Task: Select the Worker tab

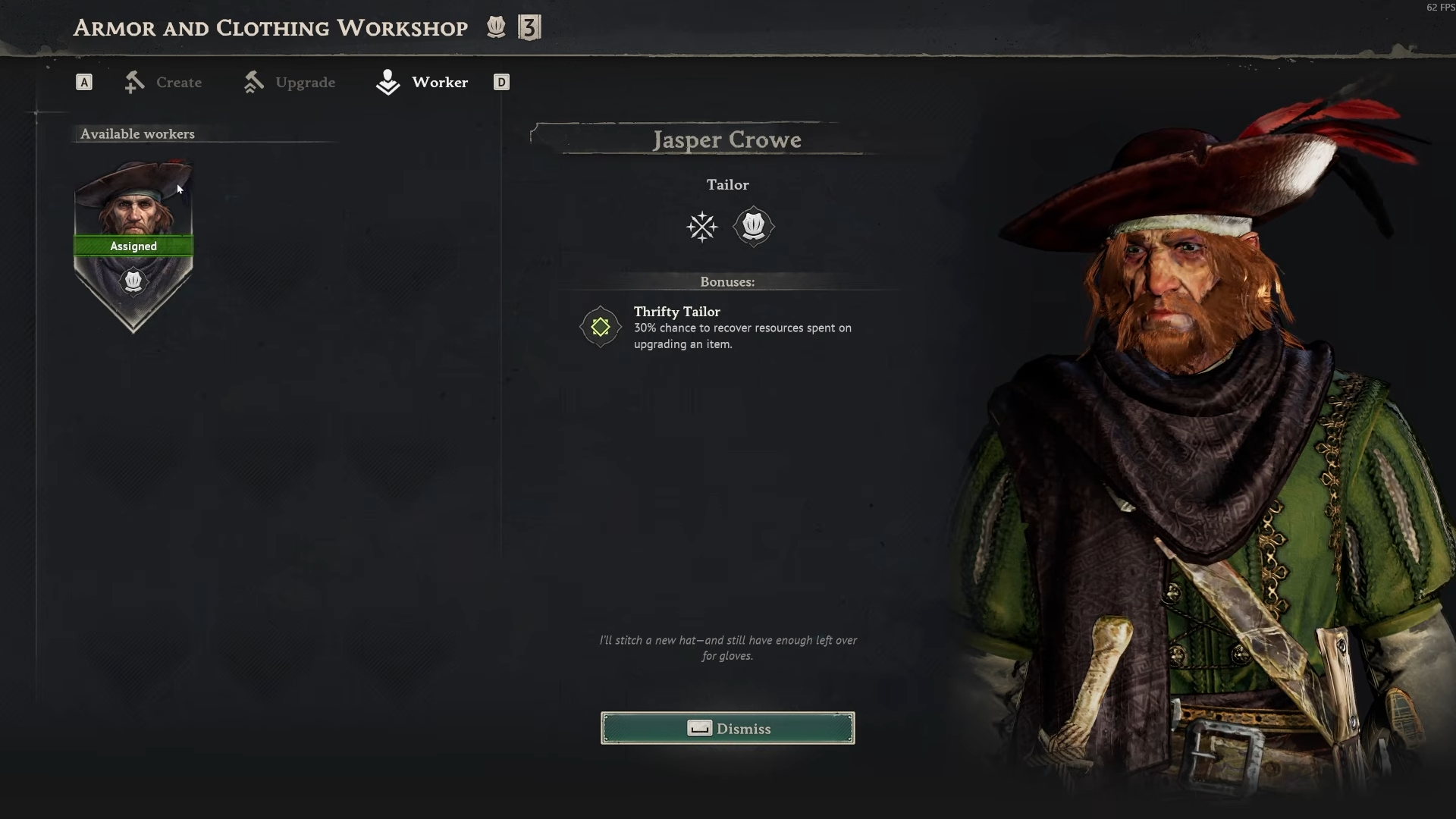Action: point(423,82)
